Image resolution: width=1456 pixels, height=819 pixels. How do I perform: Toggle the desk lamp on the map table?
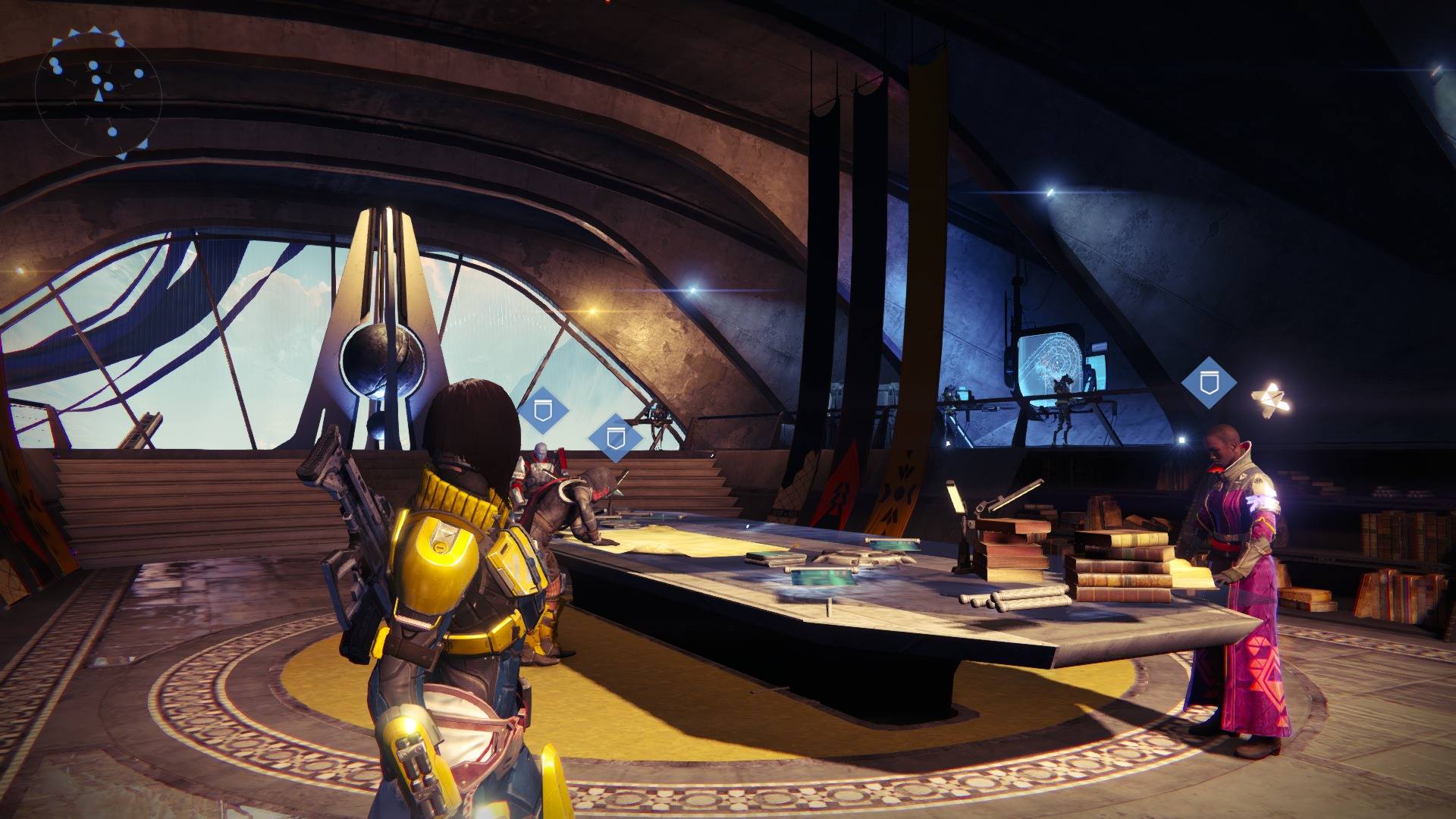coord(959,499)
